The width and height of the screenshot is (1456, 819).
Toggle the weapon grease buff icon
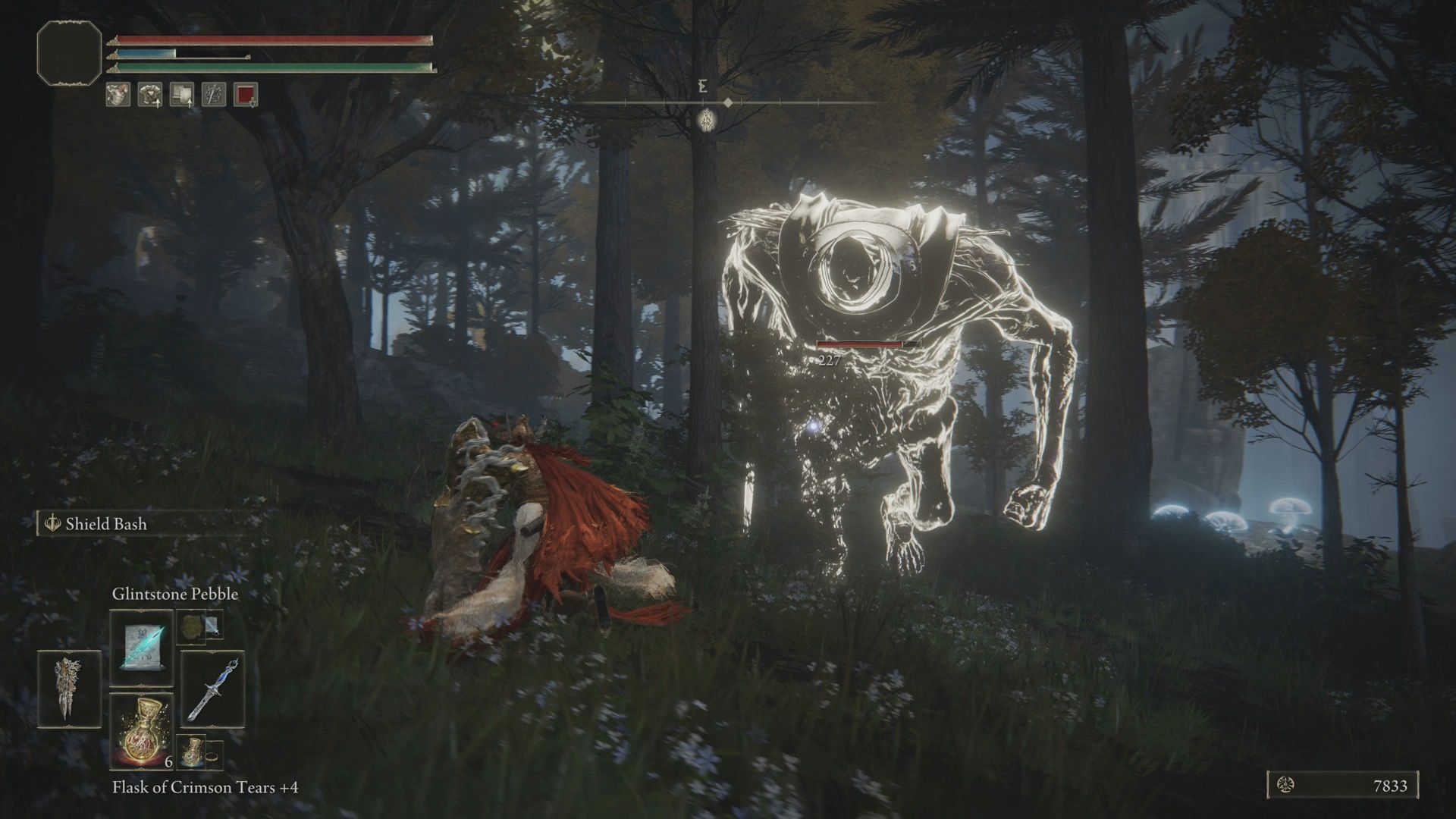(x=213, y=94)
